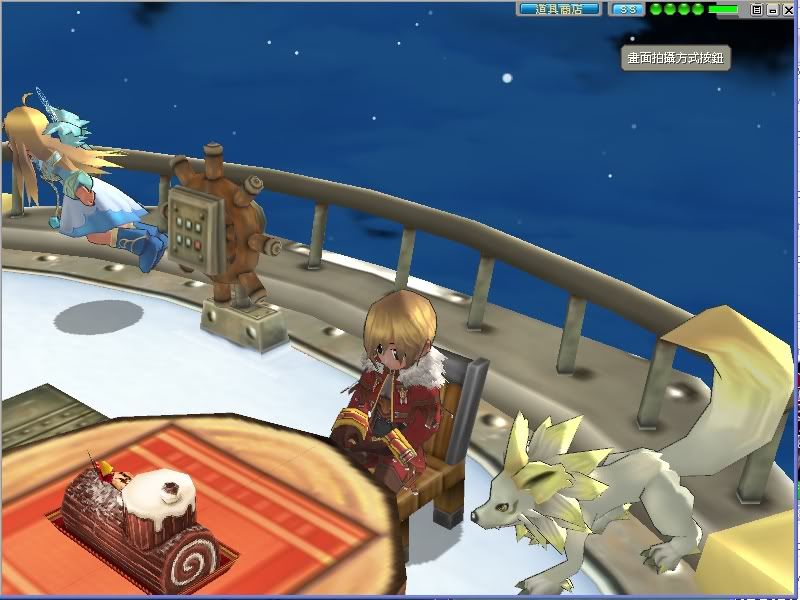Close the game window

pyautogui.click(x=787, y=9)
